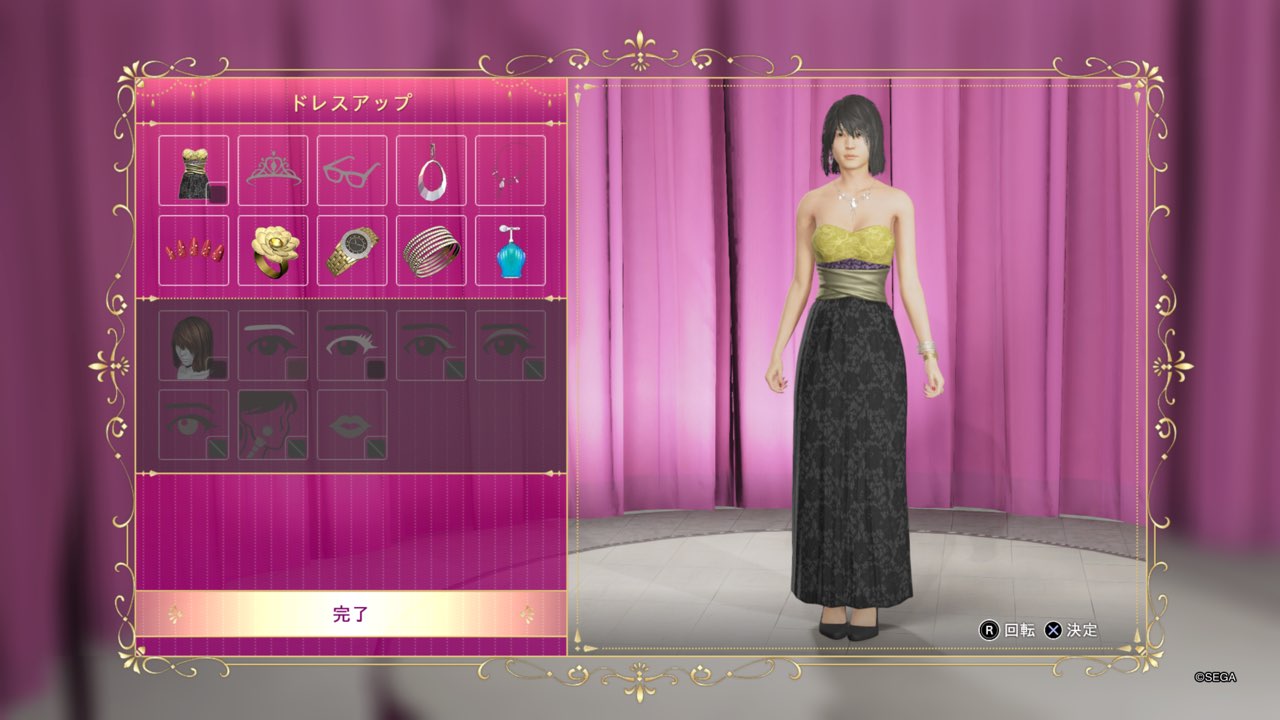Screen dimensions: 1280x720
Task: Select the gold wristwatch slot
Action: [x=352, y=251]
